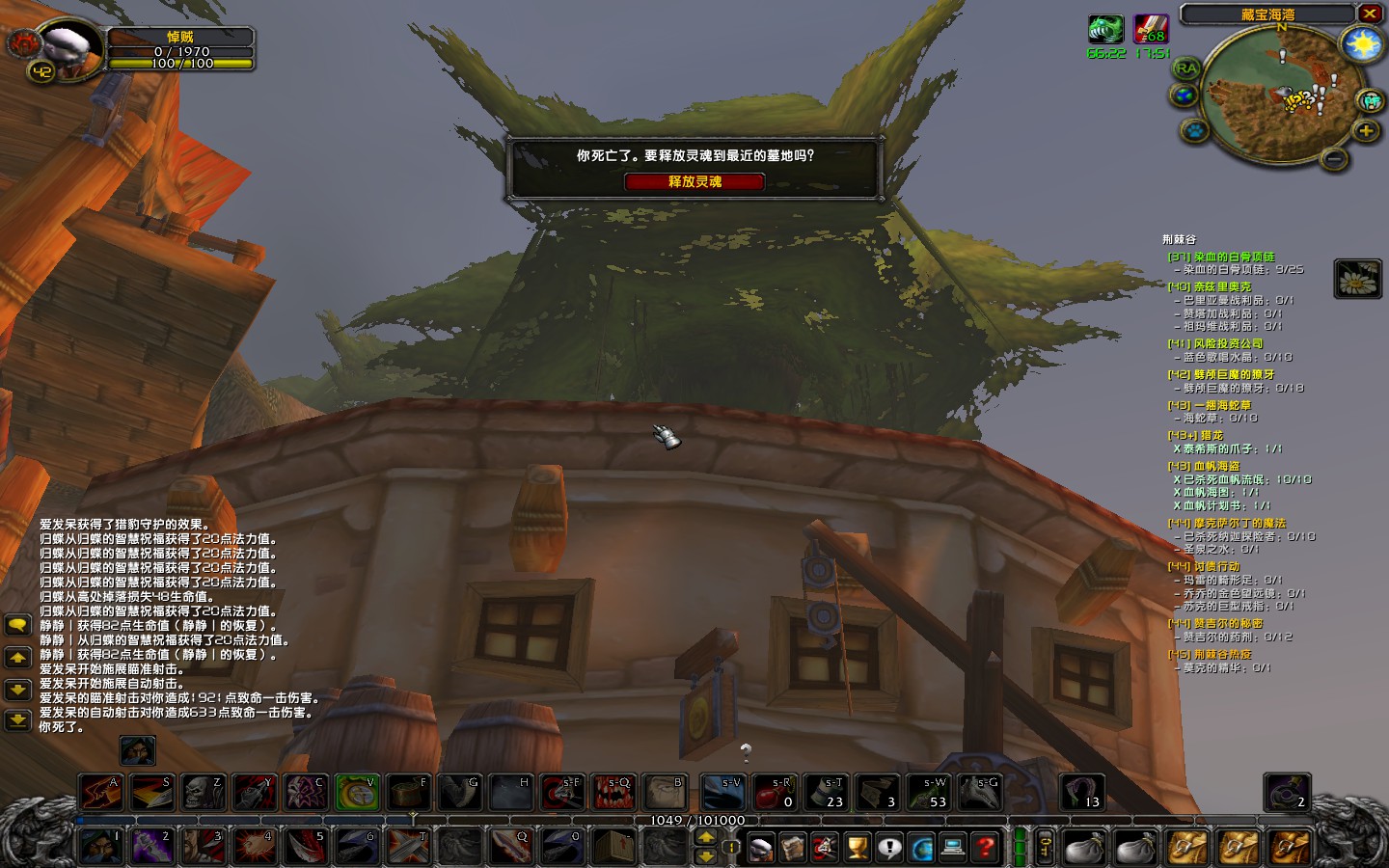Toggle the blue paw tracking button on the minimap
The width and height of the screenshot is (1389, 868).
tap(1194, 131)
